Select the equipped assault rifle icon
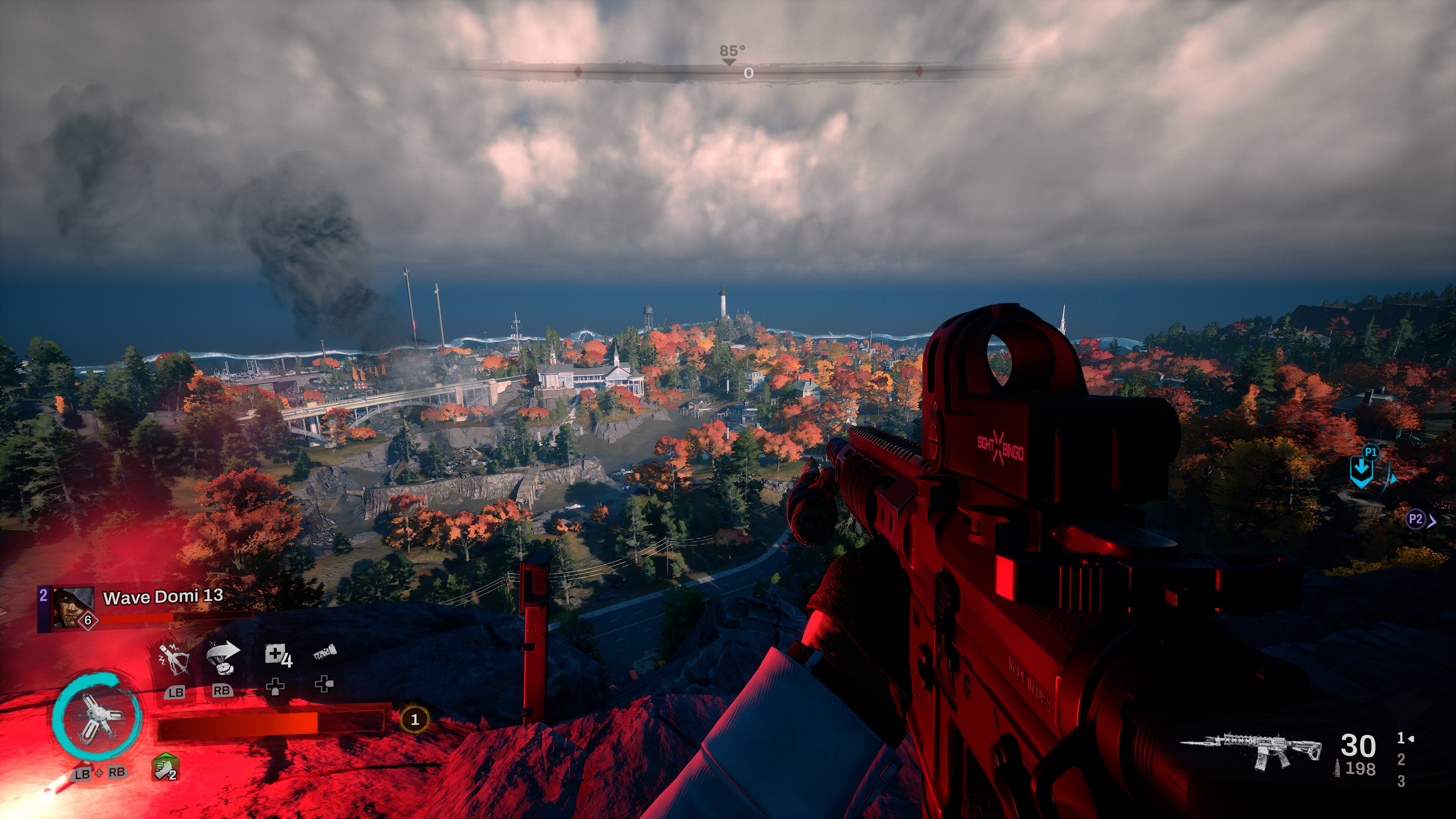Image resolution: width=1456 pixels, height=819 pixels. [x=1252, y=750]
